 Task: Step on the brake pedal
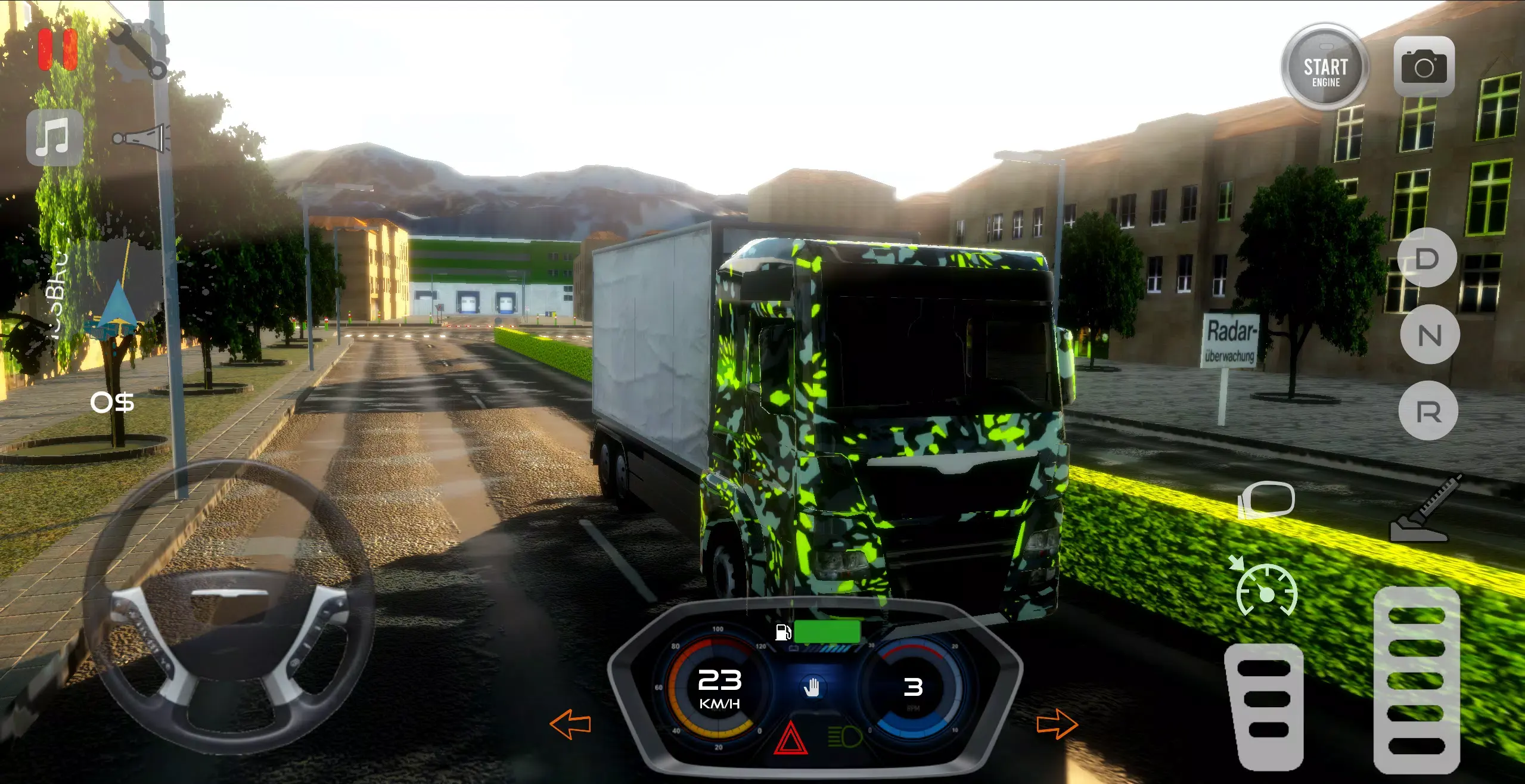1265,707
